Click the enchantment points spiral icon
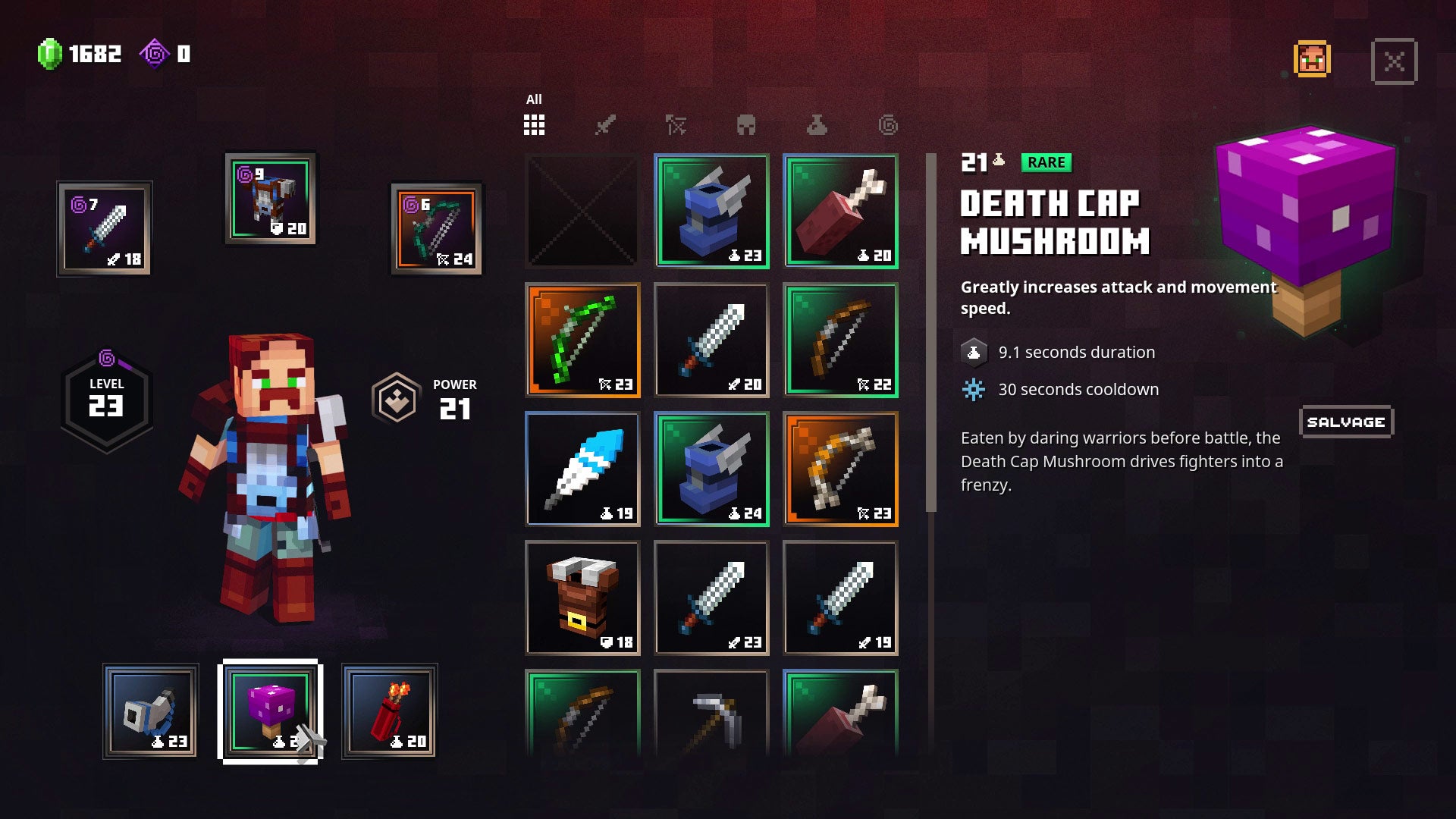Screen dimensions: 1456x819 (x=155, y=54)
